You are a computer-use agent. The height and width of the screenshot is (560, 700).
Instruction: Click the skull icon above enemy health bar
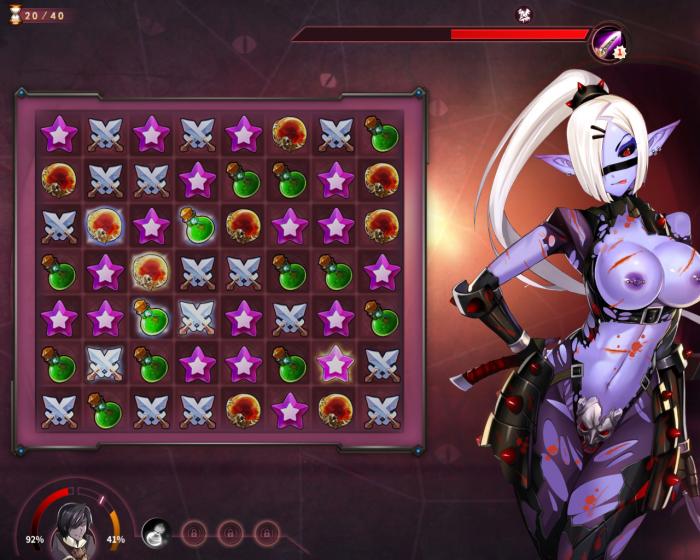[x=522, y=14]
